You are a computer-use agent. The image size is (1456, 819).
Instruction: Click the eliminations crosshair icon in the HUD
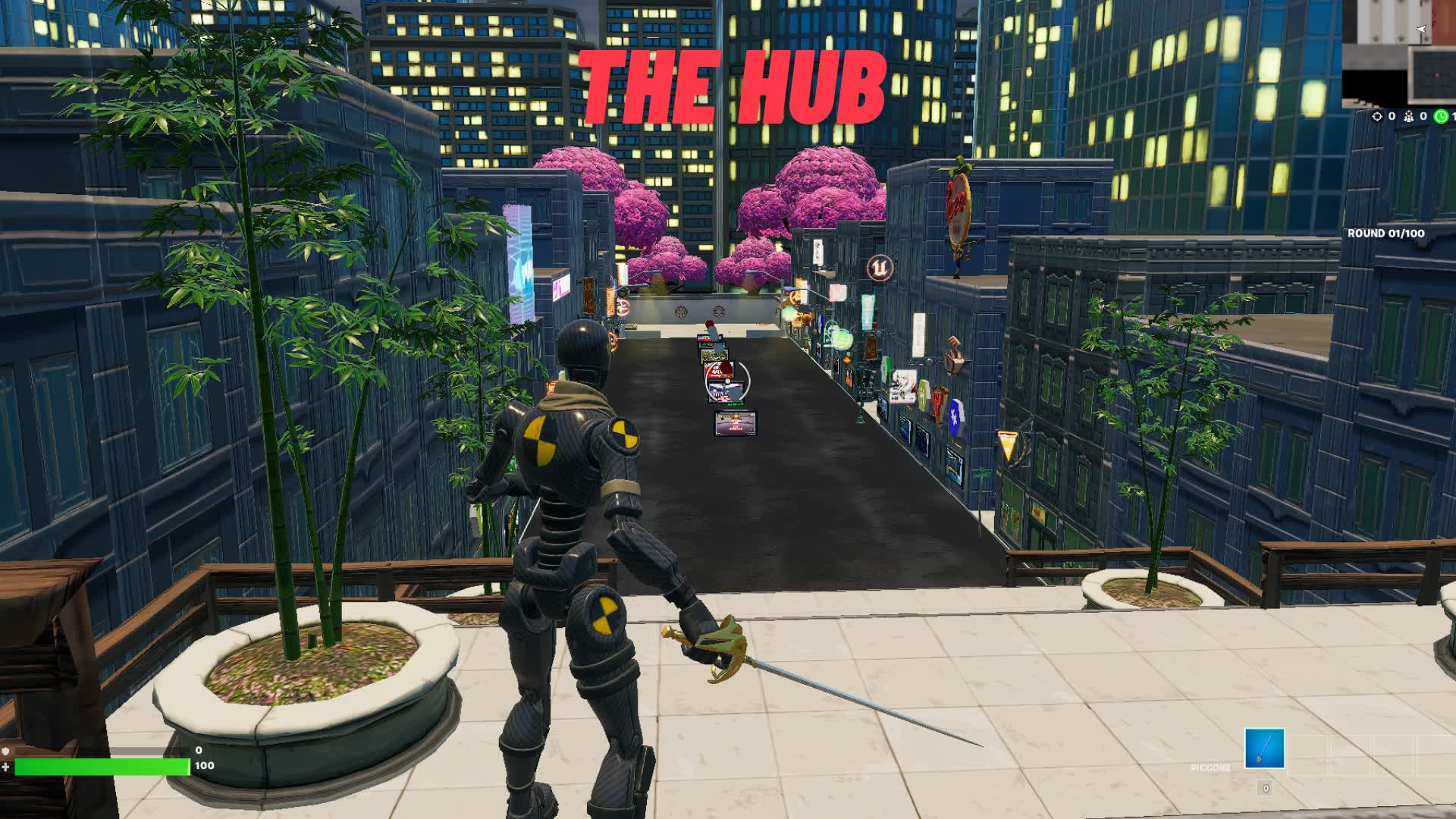[x=1377, y=117]
